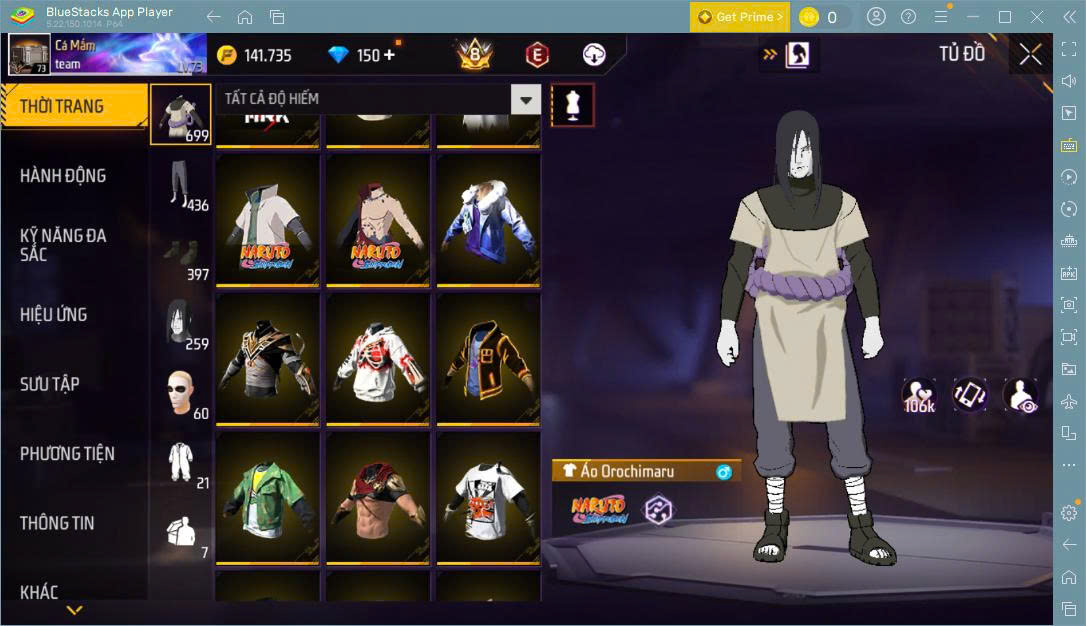Go to the HIỆU ỨNG section
The height and width of the screenshot is (626, 1086).
coord(54,315)
